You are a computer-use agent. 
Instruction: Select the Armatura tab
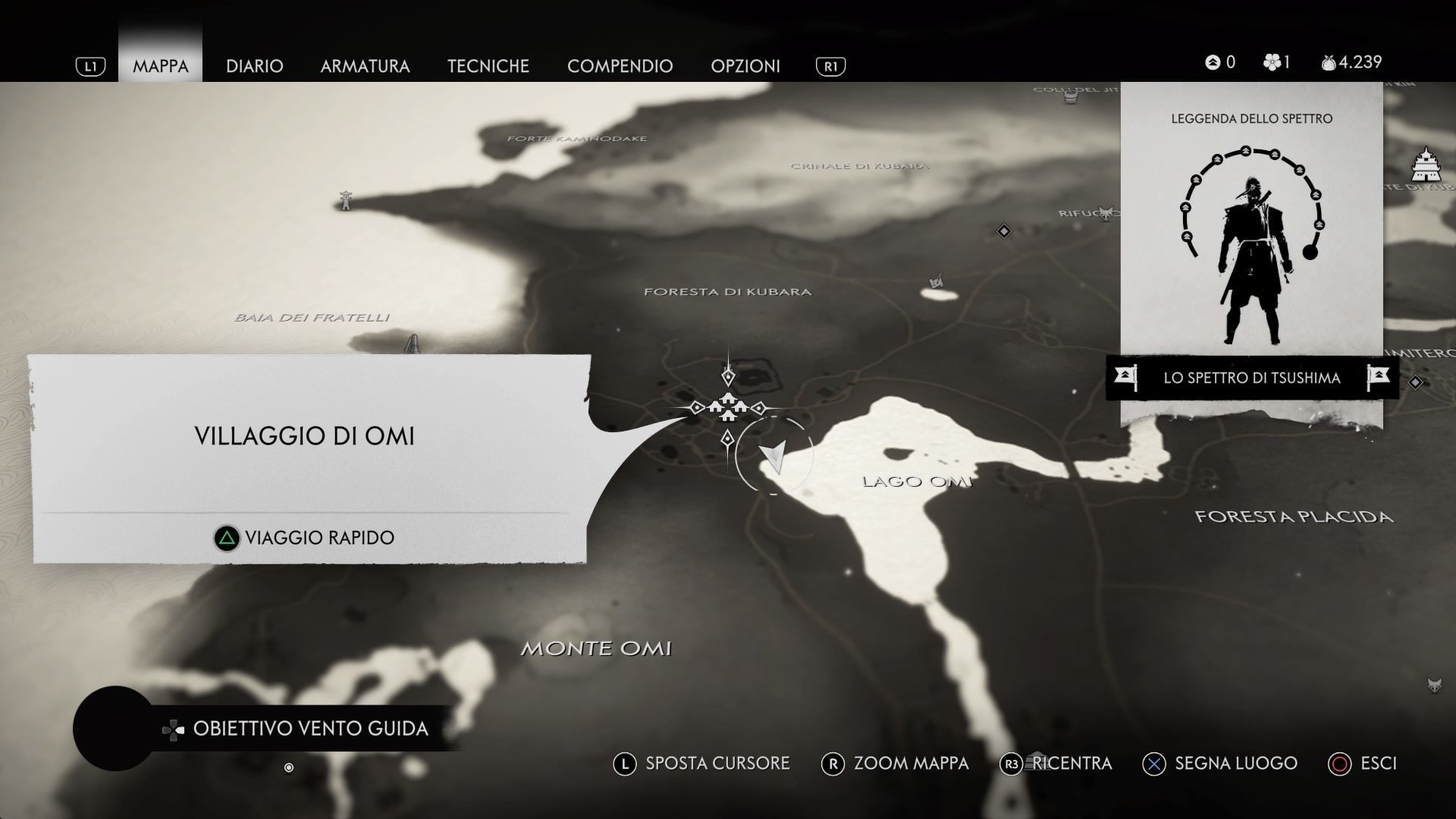tap(365, 66)
